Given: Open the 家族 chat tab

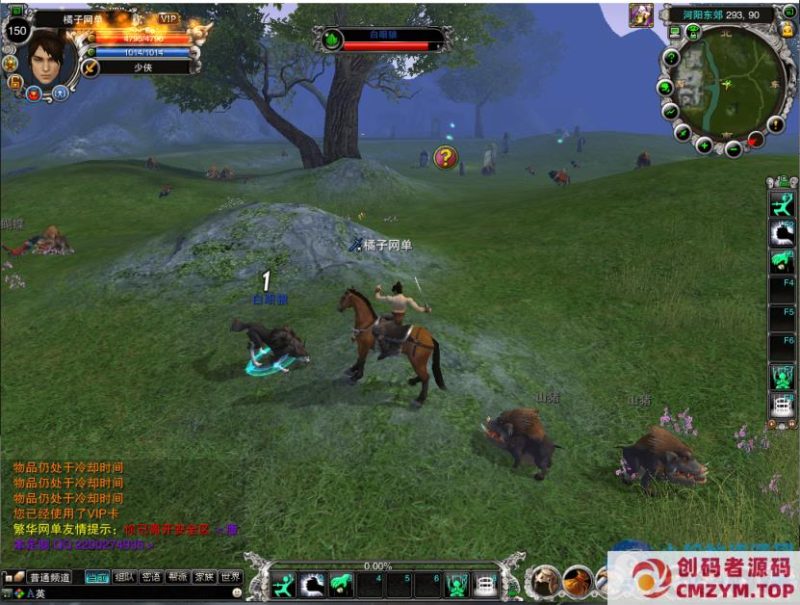Looking at the screenshot, I should [x=204, y=577].
